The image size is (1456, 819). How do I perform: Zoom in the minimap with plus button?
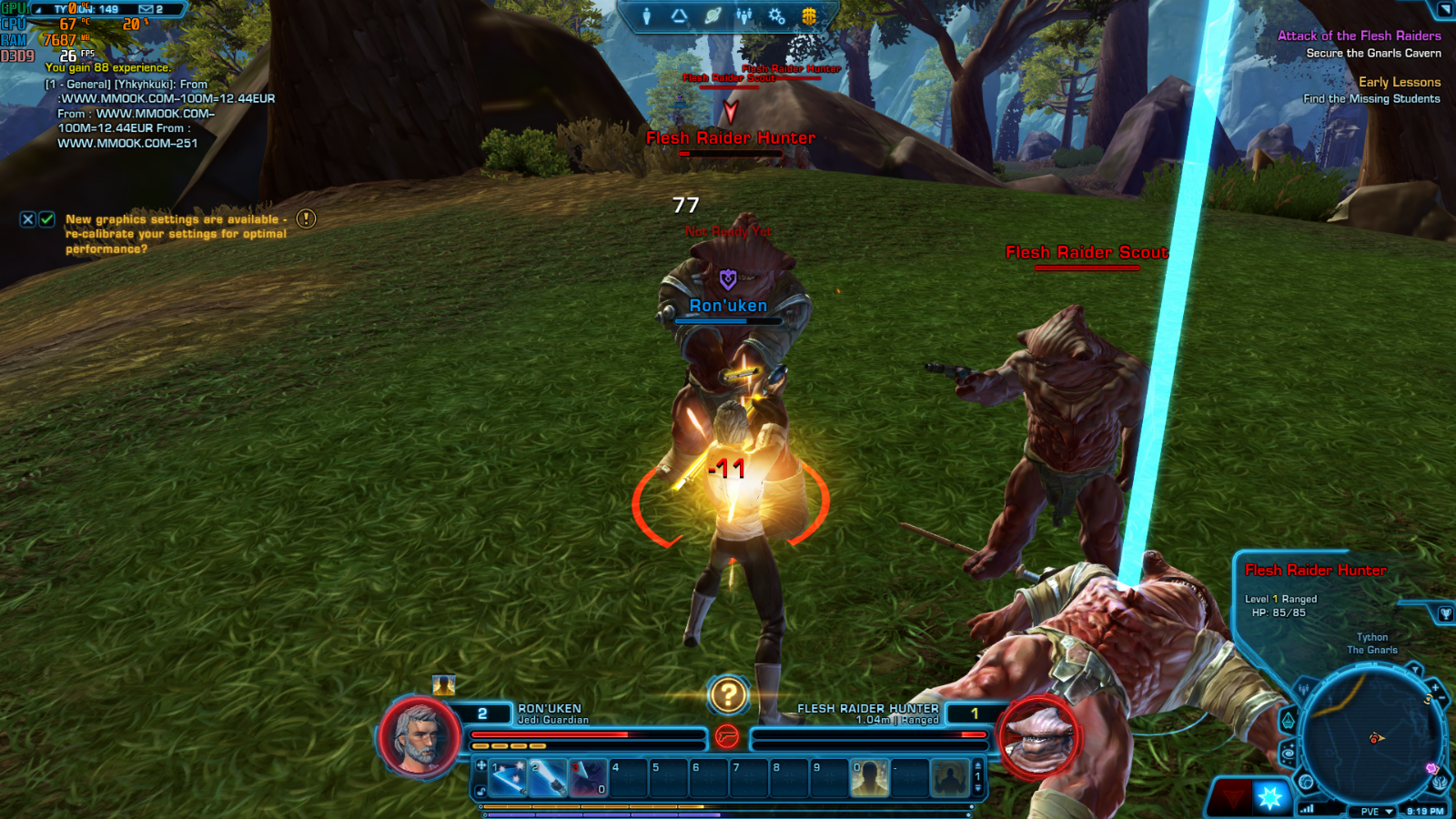[1435, 687]
